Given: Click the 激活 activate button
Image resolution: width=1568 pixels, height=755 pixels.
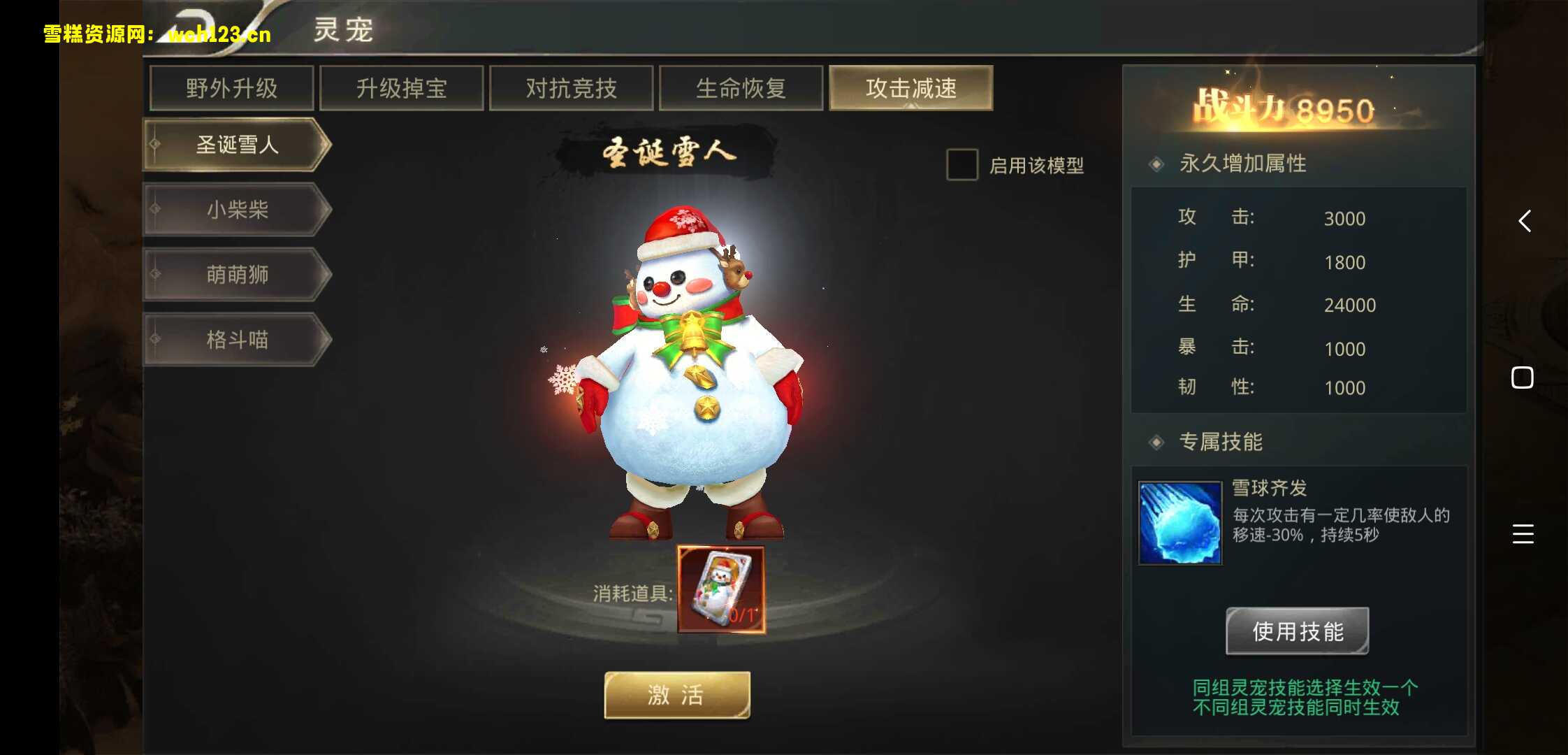Looking at the screenshot, I should (676, 695).
